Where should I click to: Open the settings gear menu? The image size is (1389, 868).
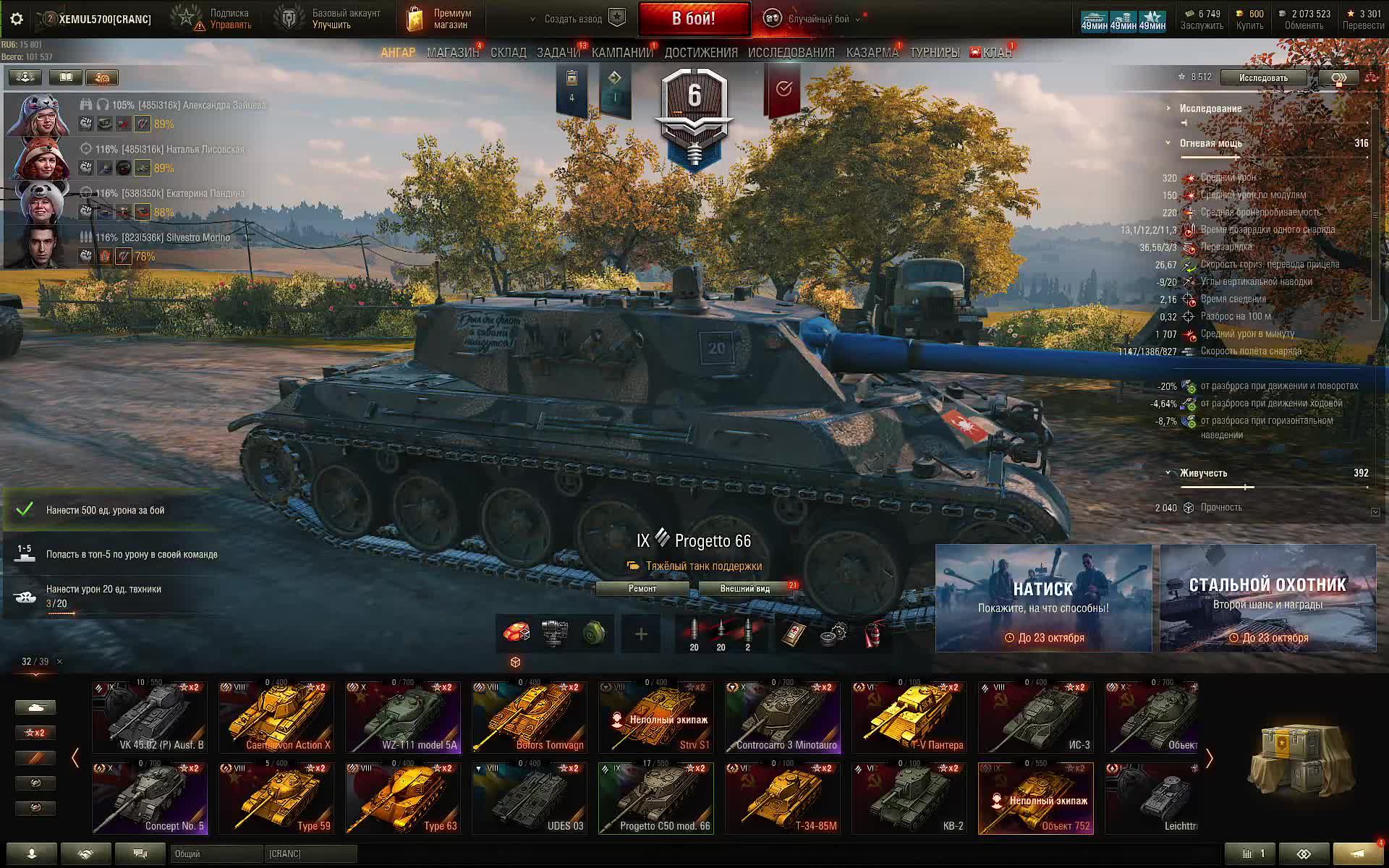click(17, 20)
